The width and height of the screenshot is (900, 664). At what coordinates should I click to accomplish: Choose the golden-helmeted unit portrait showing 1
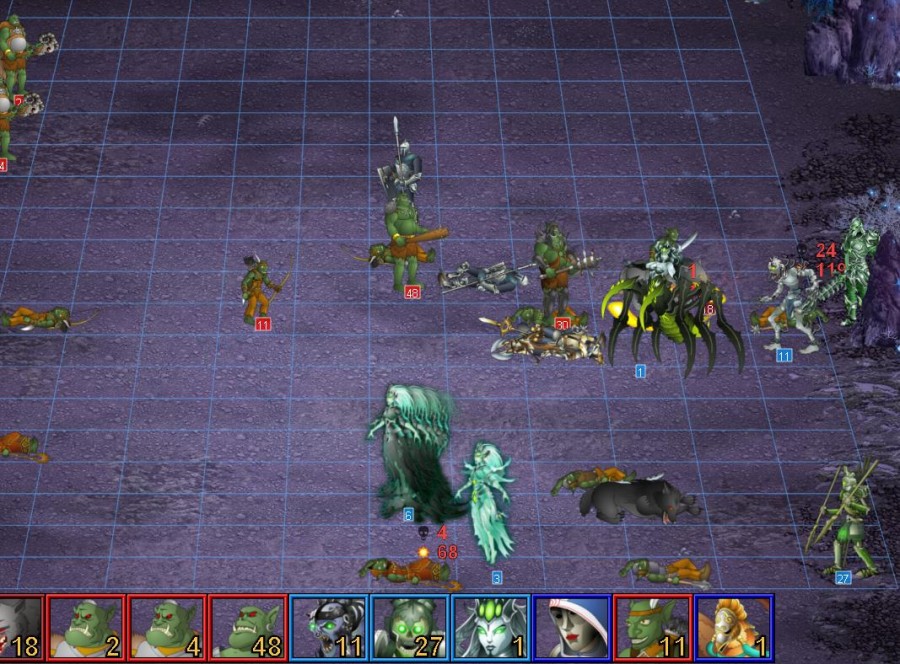(733, 629)
